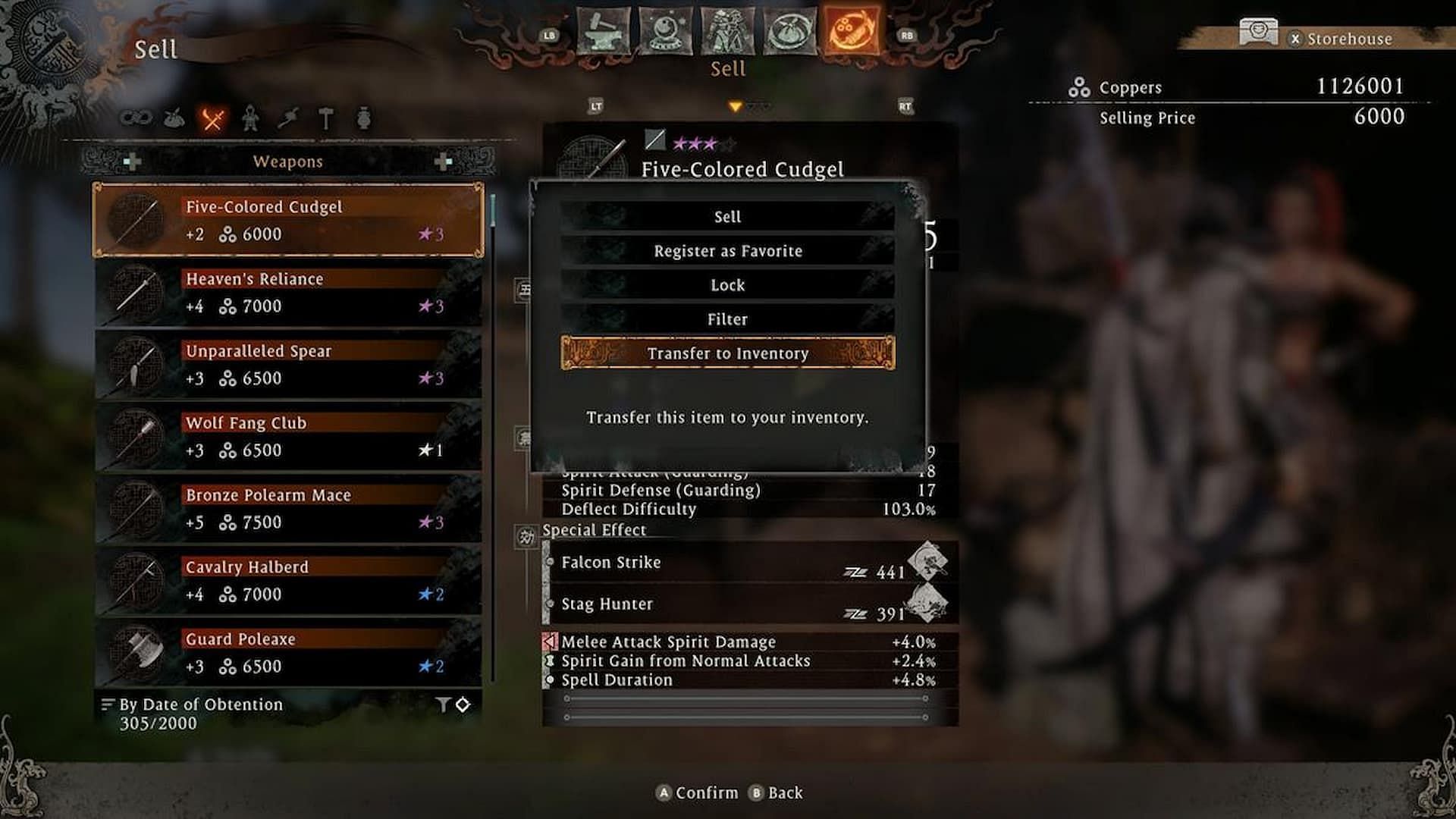Screen dimensions: 1456x819
Task: Show the armor category with the hooded figure icon
Action: pyautogui.click(x=250, y=118)
